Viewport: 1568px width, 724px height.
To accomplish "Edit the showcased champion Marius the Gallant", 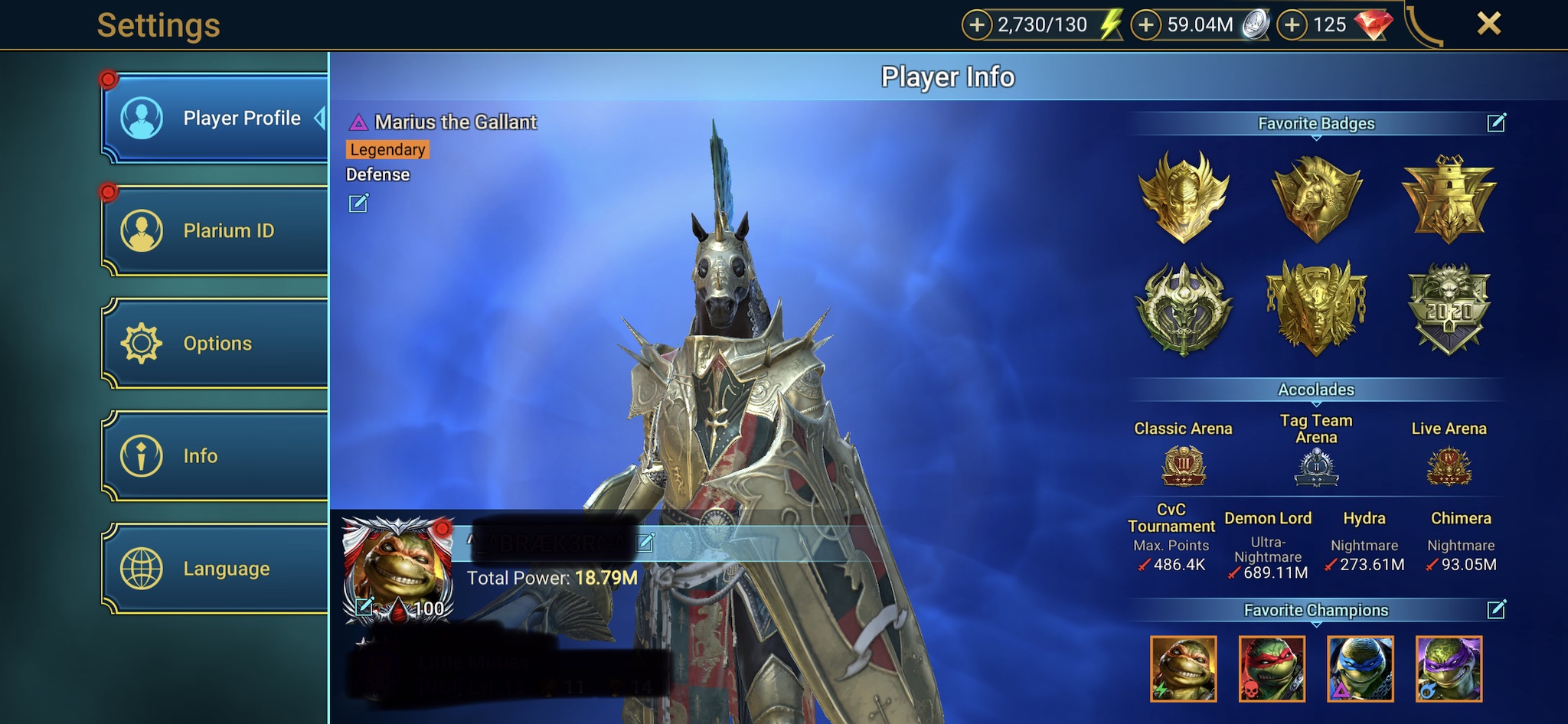I will point(358,203).
